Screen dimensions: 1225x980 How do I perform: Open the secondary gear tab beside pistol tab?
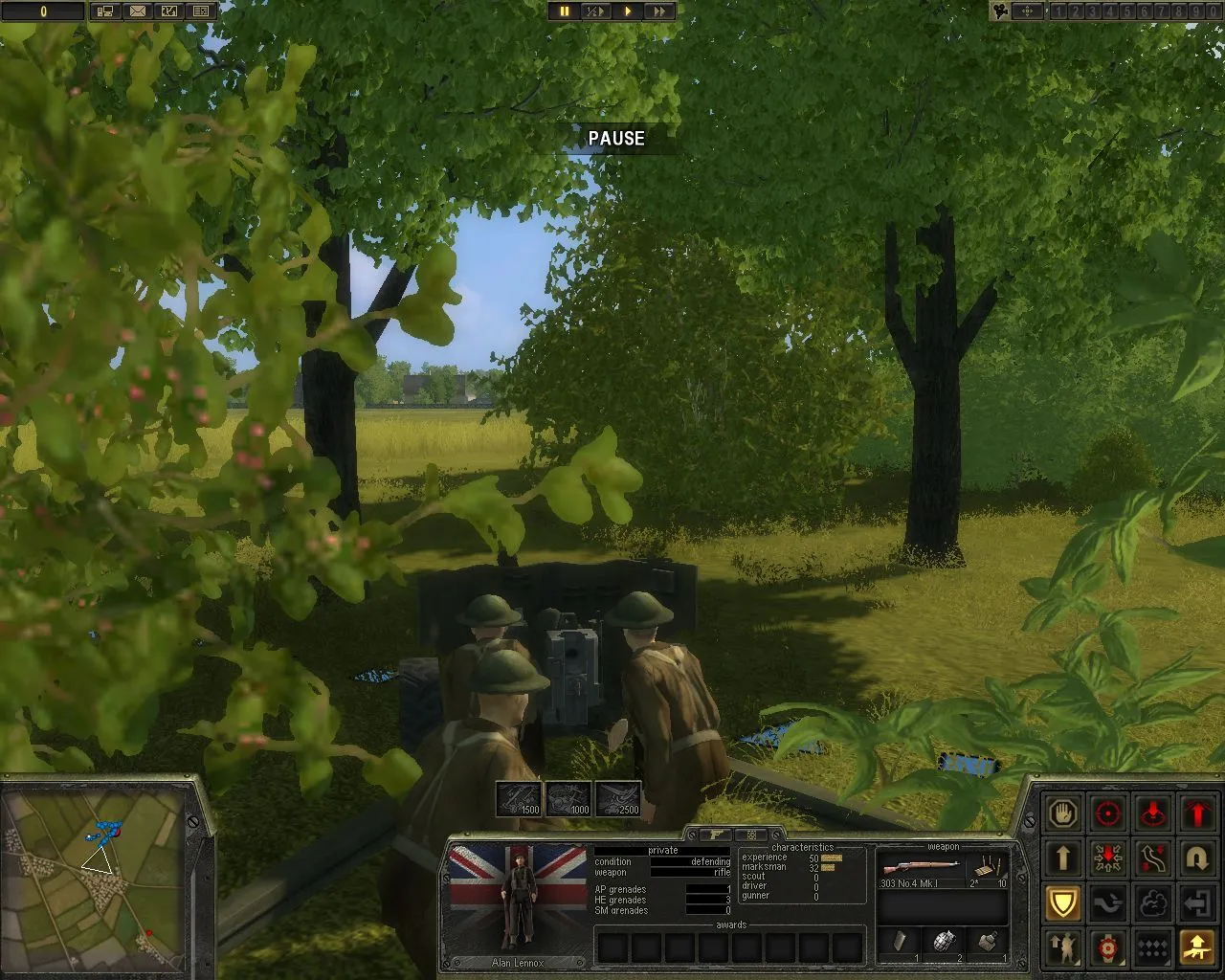(752, 835)
